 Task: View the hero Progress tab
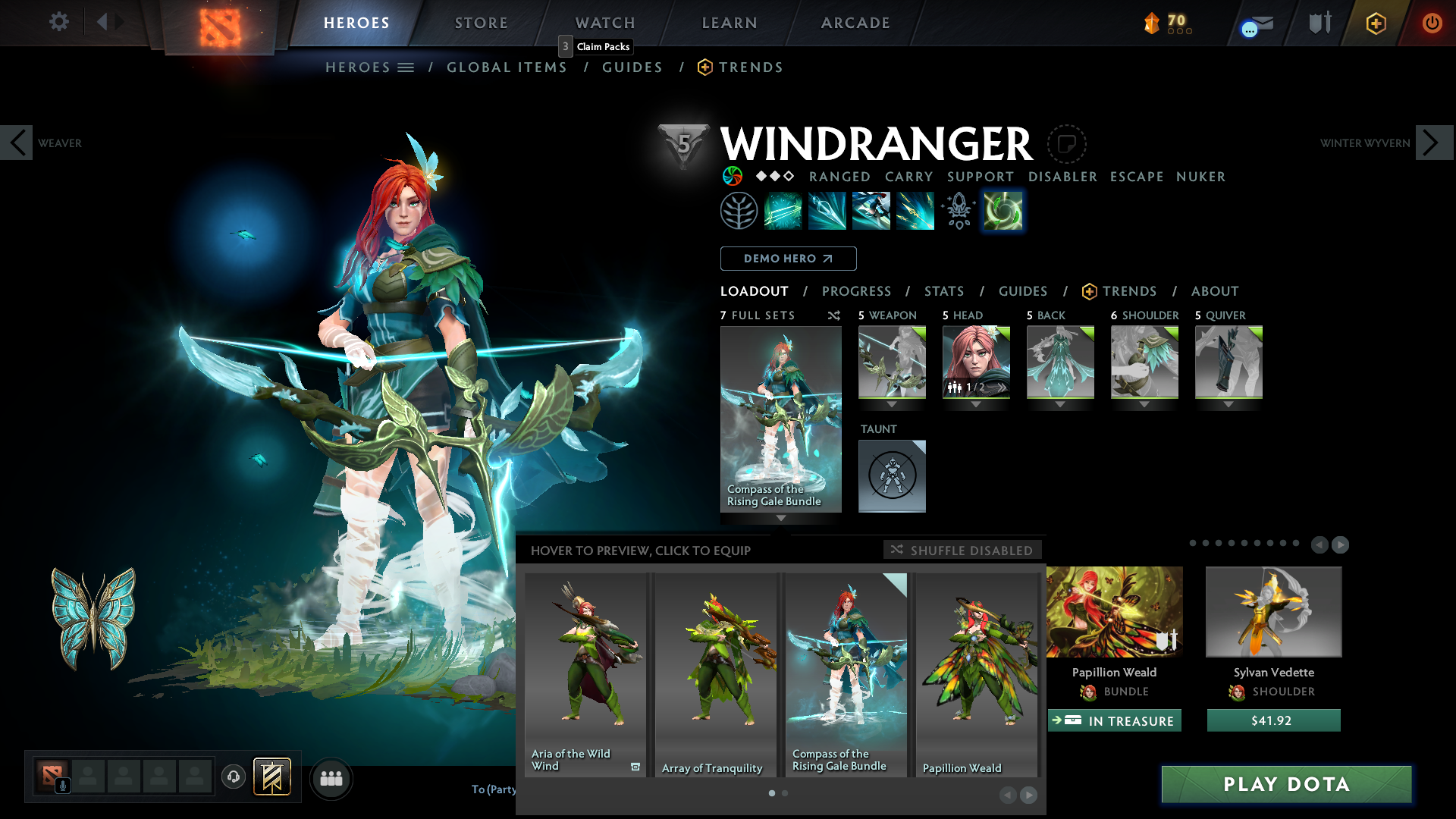[856, 291]
